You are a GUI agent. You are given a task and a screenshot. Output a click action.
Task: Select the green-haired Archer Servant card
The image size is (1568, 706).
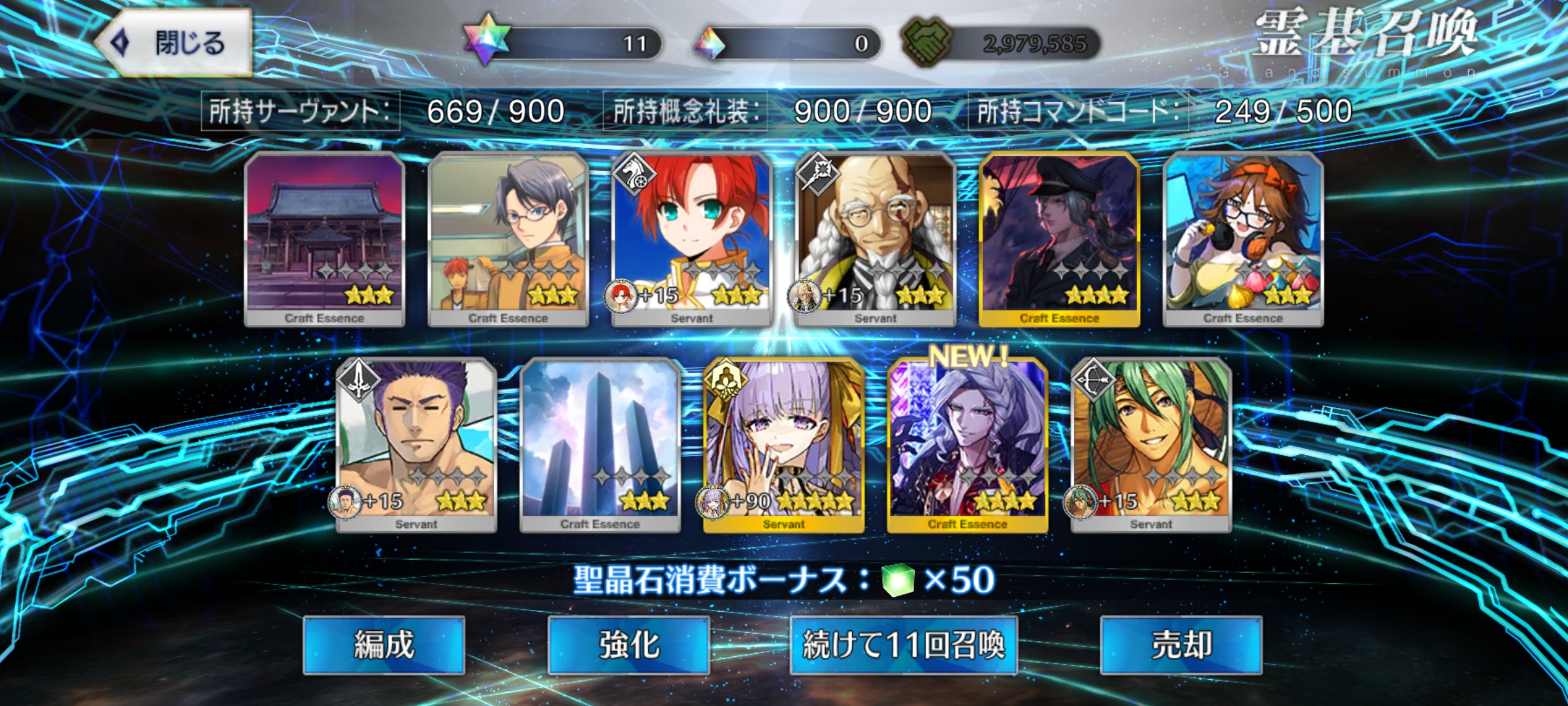[x=1151, y=445]
